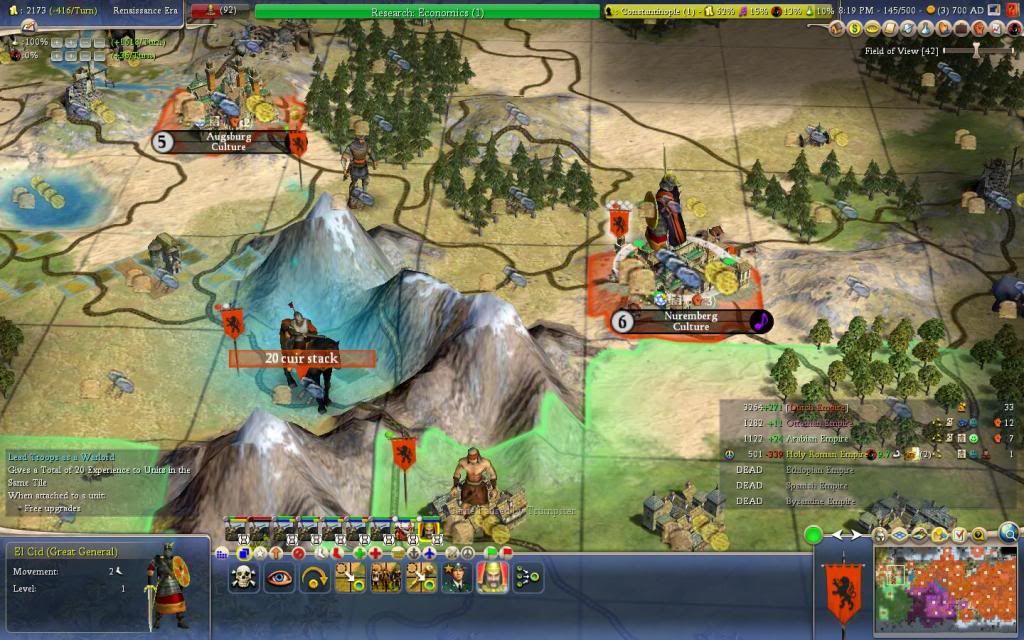This screenshot has width=1024, height=640.
Task: Activate the highlighted Lead Troops warlord action
Action: (491, 577)
